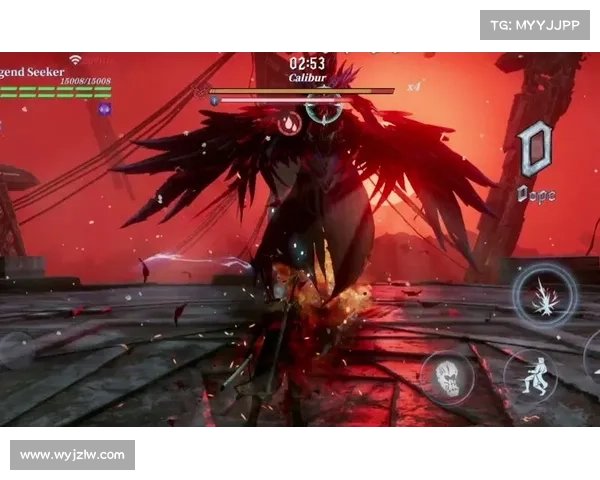Tap the spiky burst attack button
The image size is (600, 480).
[x=545, y=296]
